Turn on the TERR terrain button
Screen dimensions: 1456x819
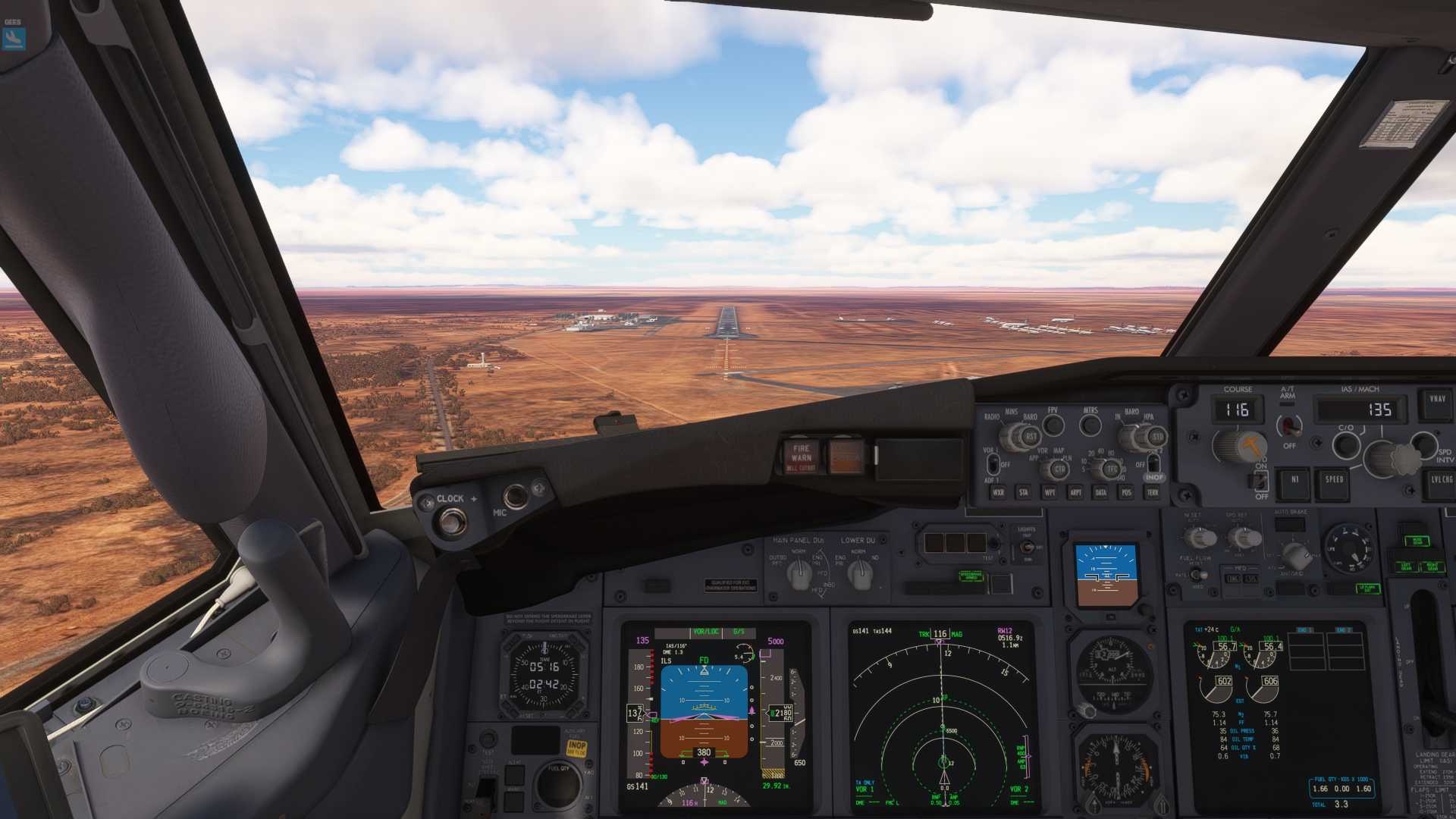pyautogui.click(x=1152, y=492)
